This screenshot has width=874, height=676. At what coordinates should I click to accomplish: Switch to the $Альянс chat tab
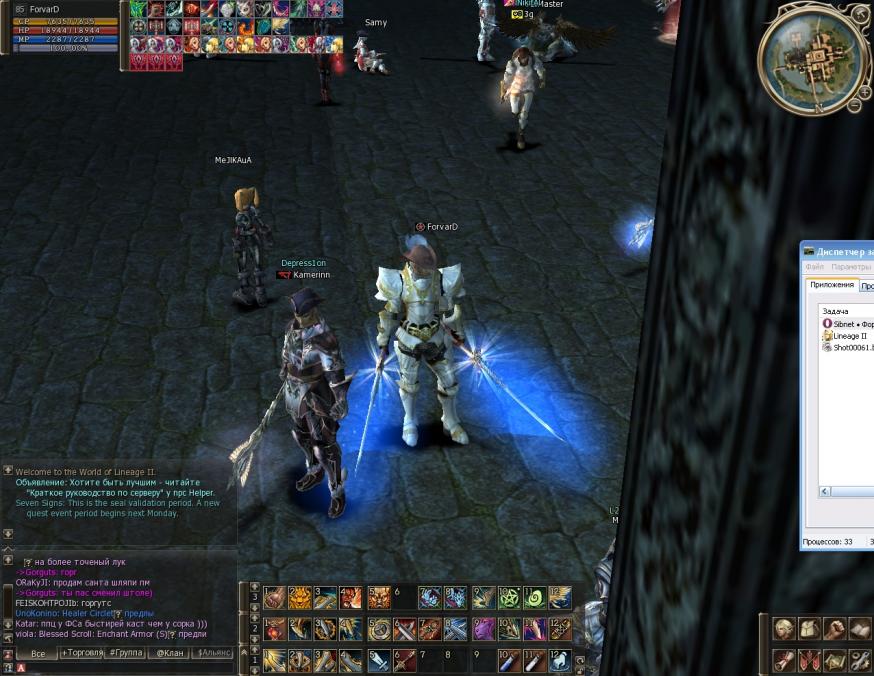tap(213, 653)
